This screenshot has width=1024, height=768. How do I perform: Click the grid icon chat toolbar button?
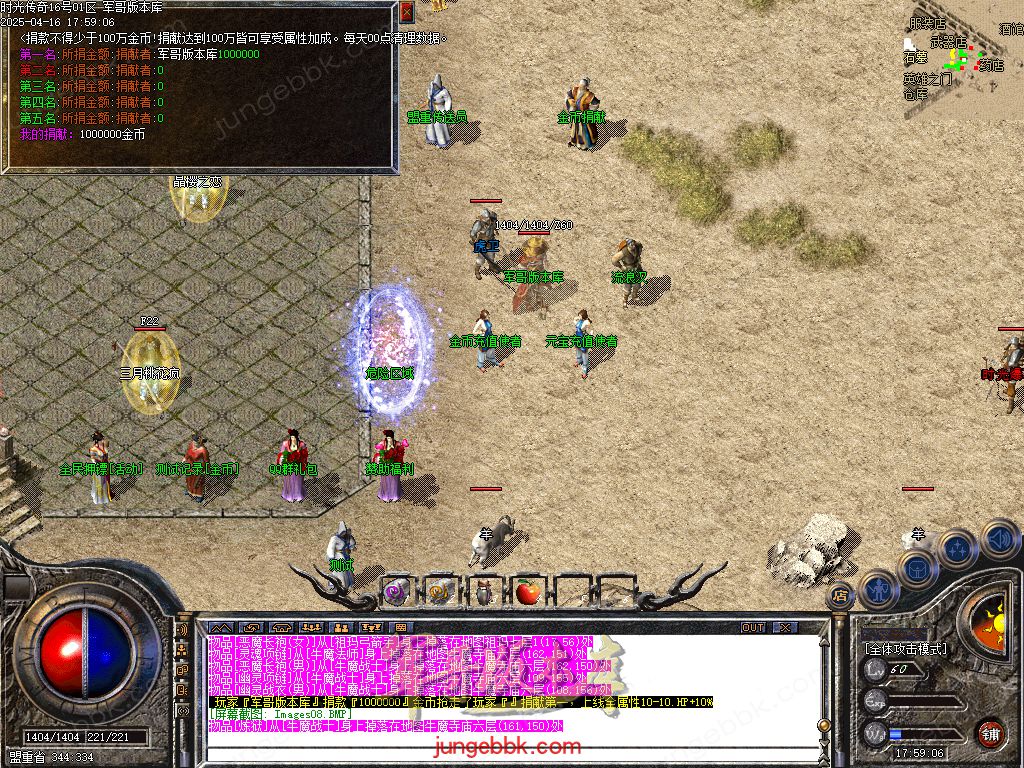click(401, 627)
